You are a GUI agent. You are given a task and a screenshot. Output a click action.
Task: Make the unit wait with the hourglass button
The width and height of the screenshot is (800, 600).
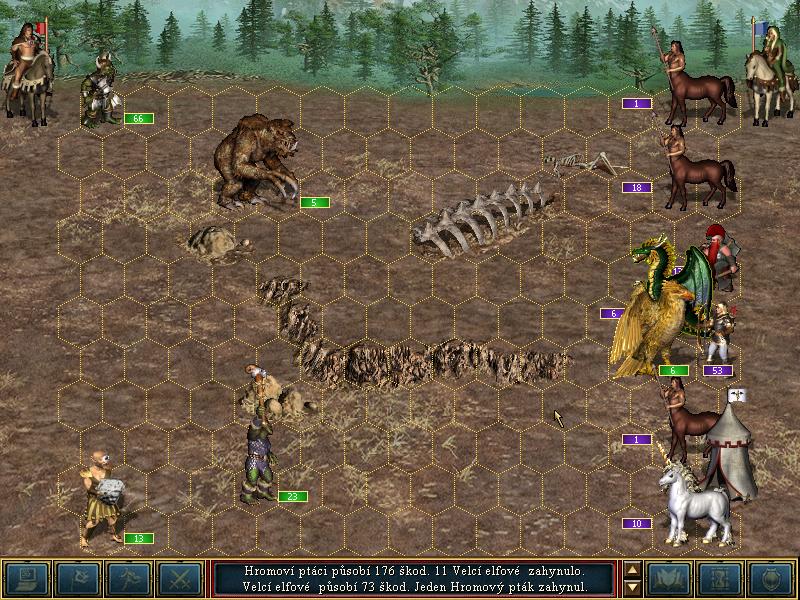pyautogui.click(x=721, y=578)
